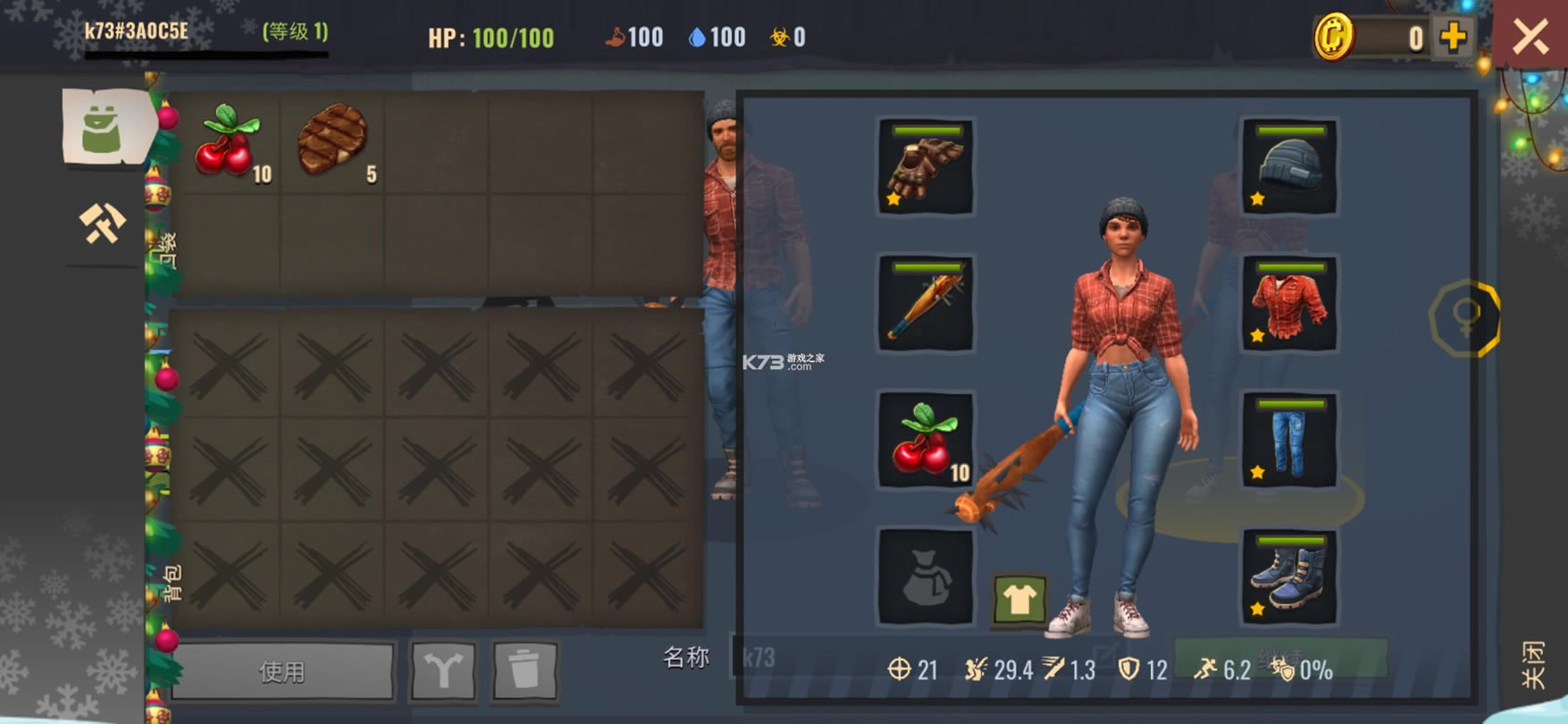Select the equipped beanie hat slot
Image resolution: width=1568 pixels, height=724 pixels.
coord(1289,167)
